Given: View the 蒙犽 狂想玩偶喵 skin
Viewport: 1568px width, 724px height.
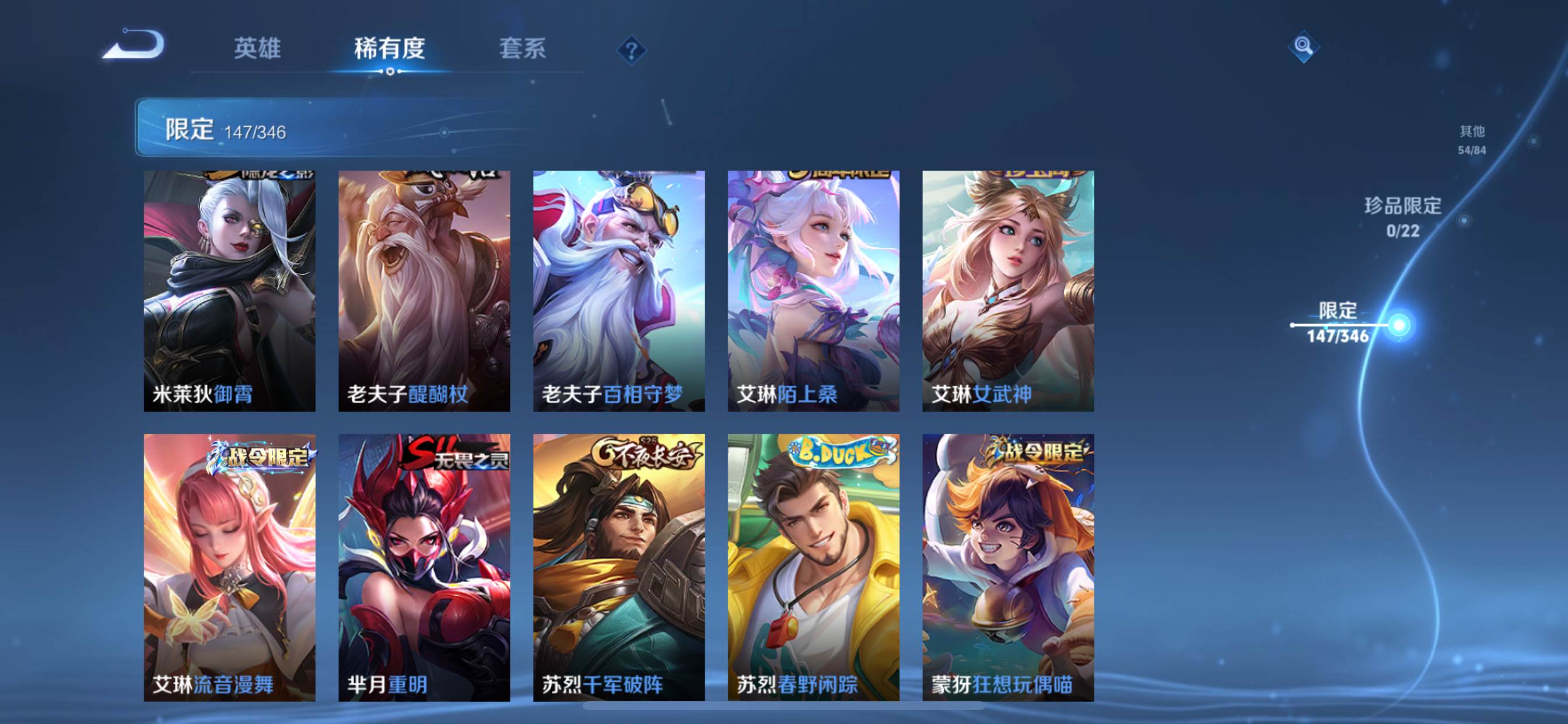Looking at the screenshot, I should [1008, 567].
